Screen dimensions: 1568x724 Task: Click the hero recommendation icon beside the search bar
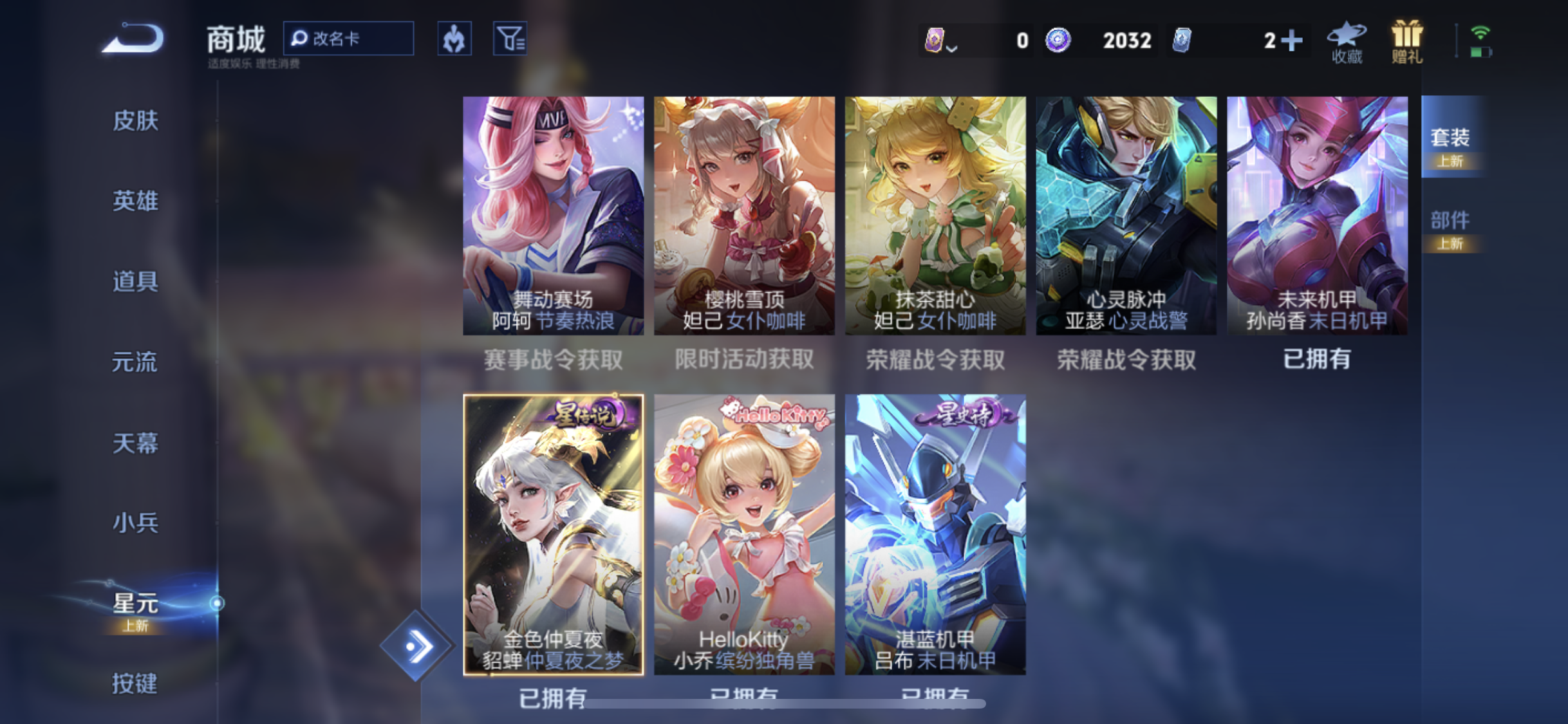click(x=454, y=38)
